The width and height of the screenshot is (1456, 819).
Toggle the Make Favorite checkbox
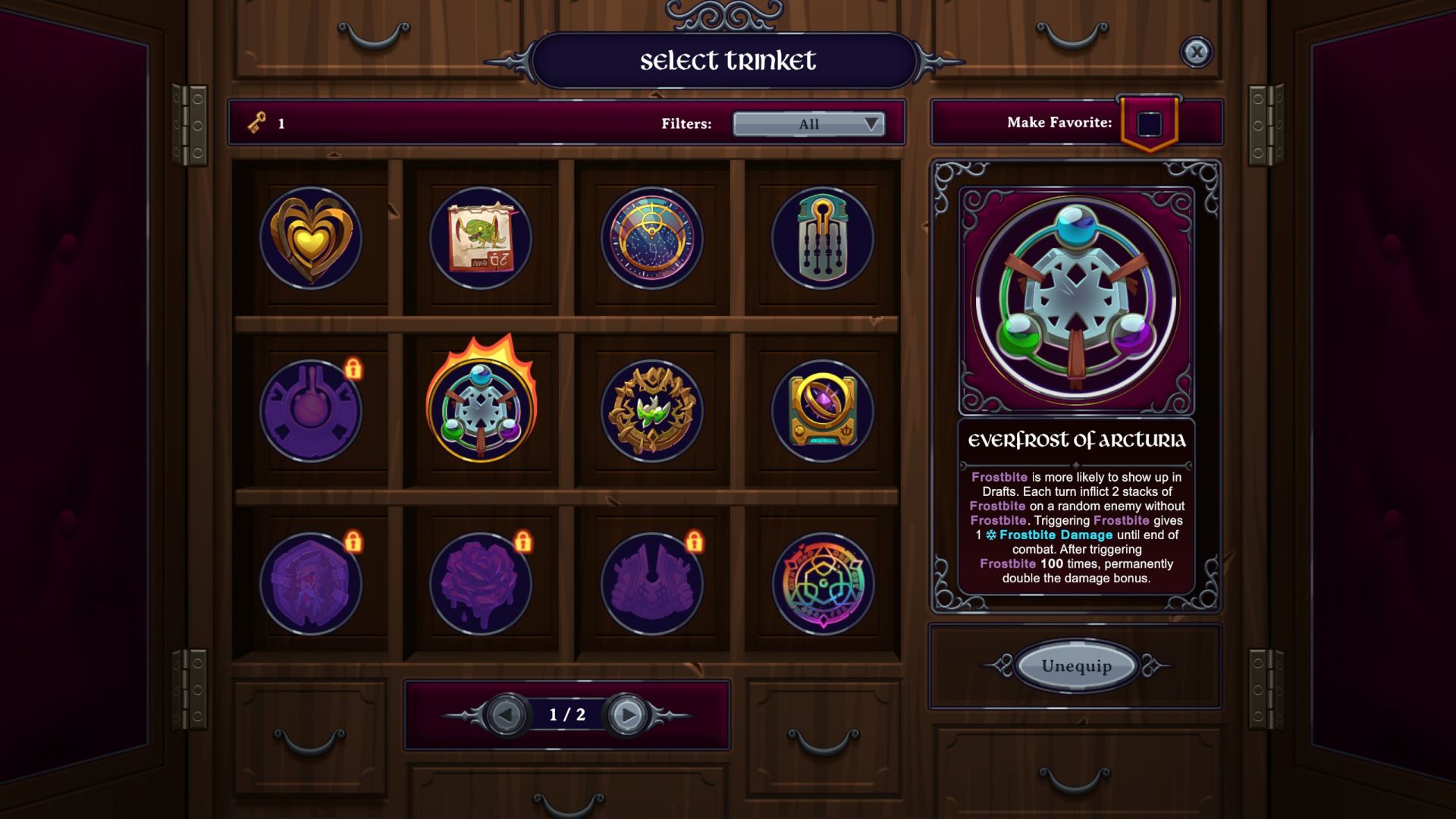1149,124
